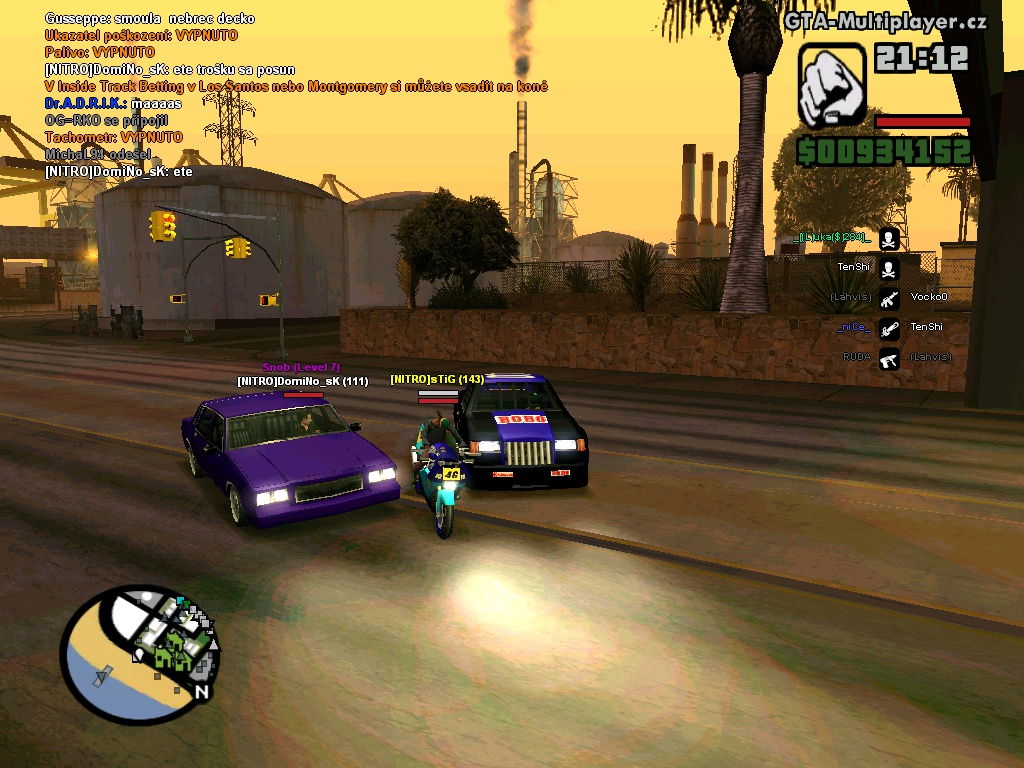The width and height of the screenshot is (1024, 768).
Task: Select the [NITRO]DomiNo_sK (111) name tag
Action: (303, 381)
